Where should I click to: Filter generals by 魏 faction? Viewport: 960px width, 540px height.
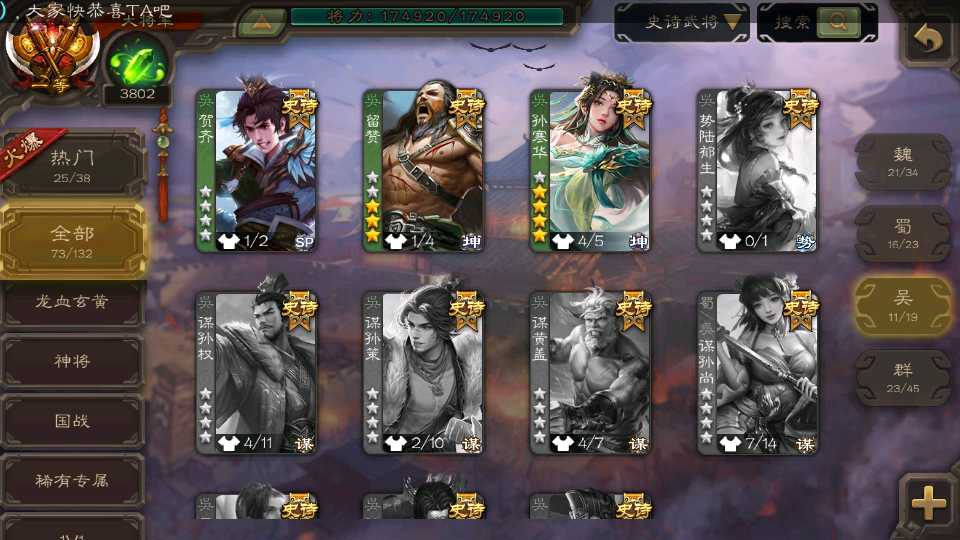point(903,162)
